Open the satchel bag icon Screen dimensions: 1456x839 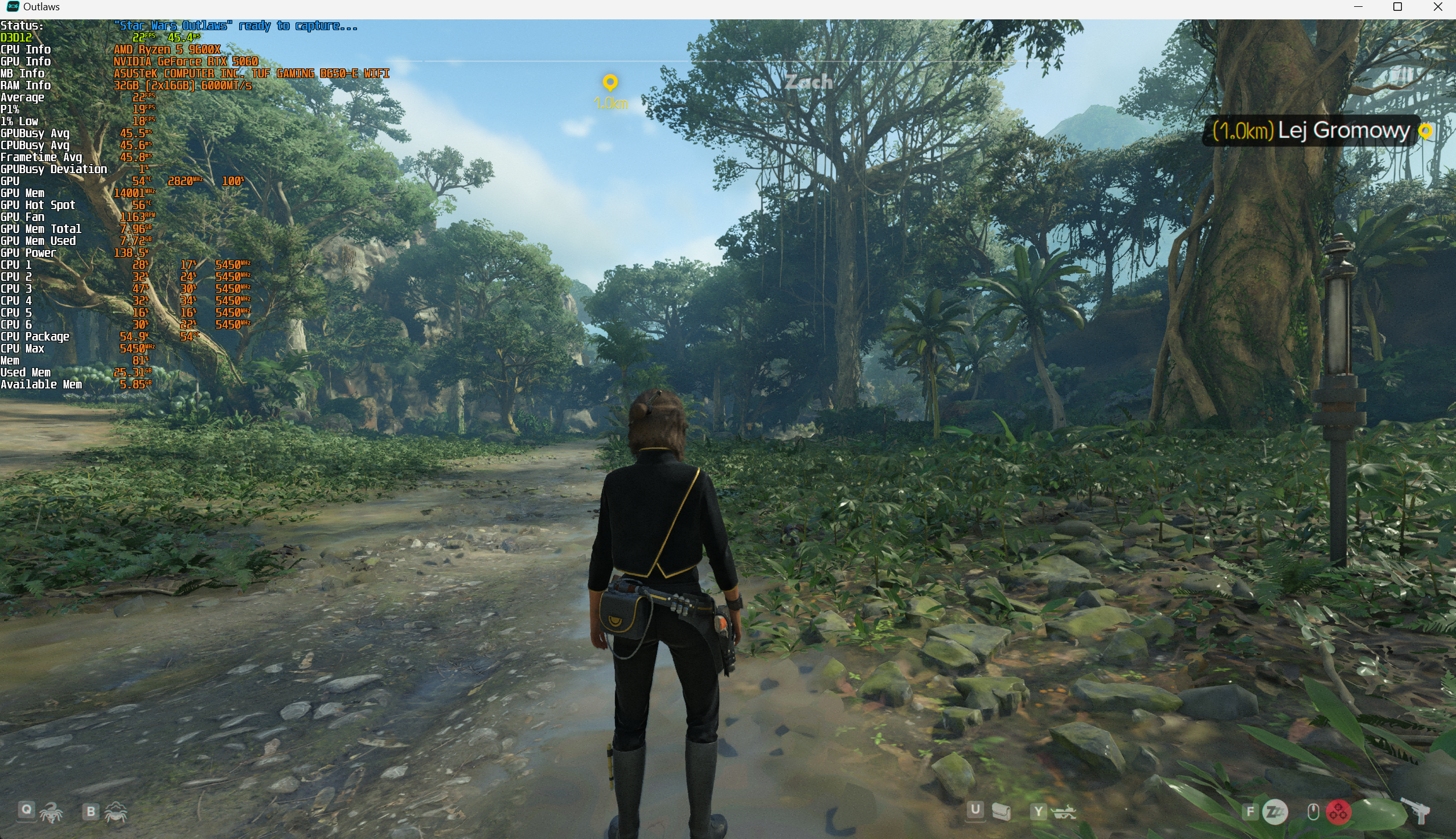(x=1002, y=811)
